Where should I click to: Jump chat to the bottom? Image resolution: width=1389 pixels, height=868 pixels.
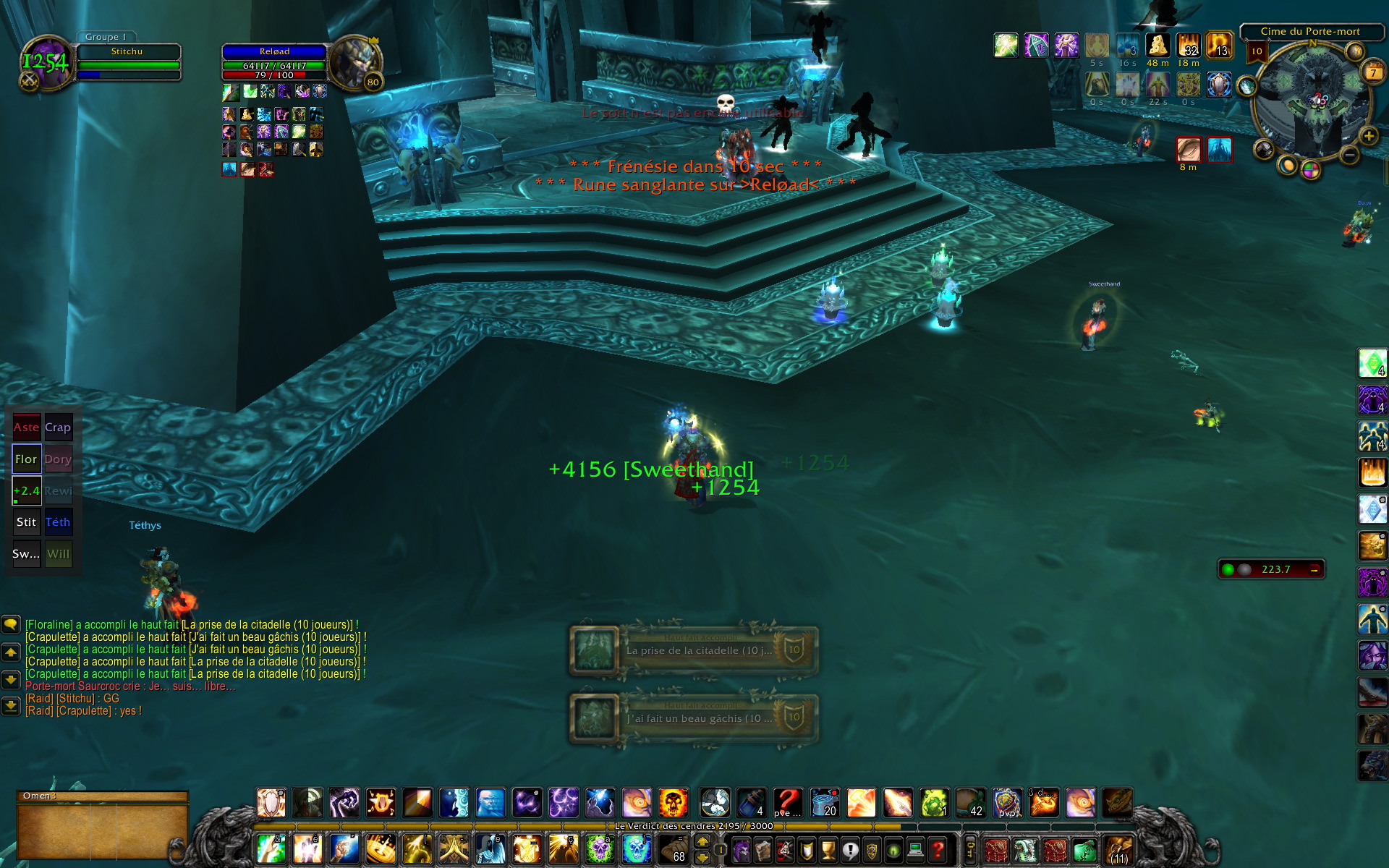click(11, 705)
